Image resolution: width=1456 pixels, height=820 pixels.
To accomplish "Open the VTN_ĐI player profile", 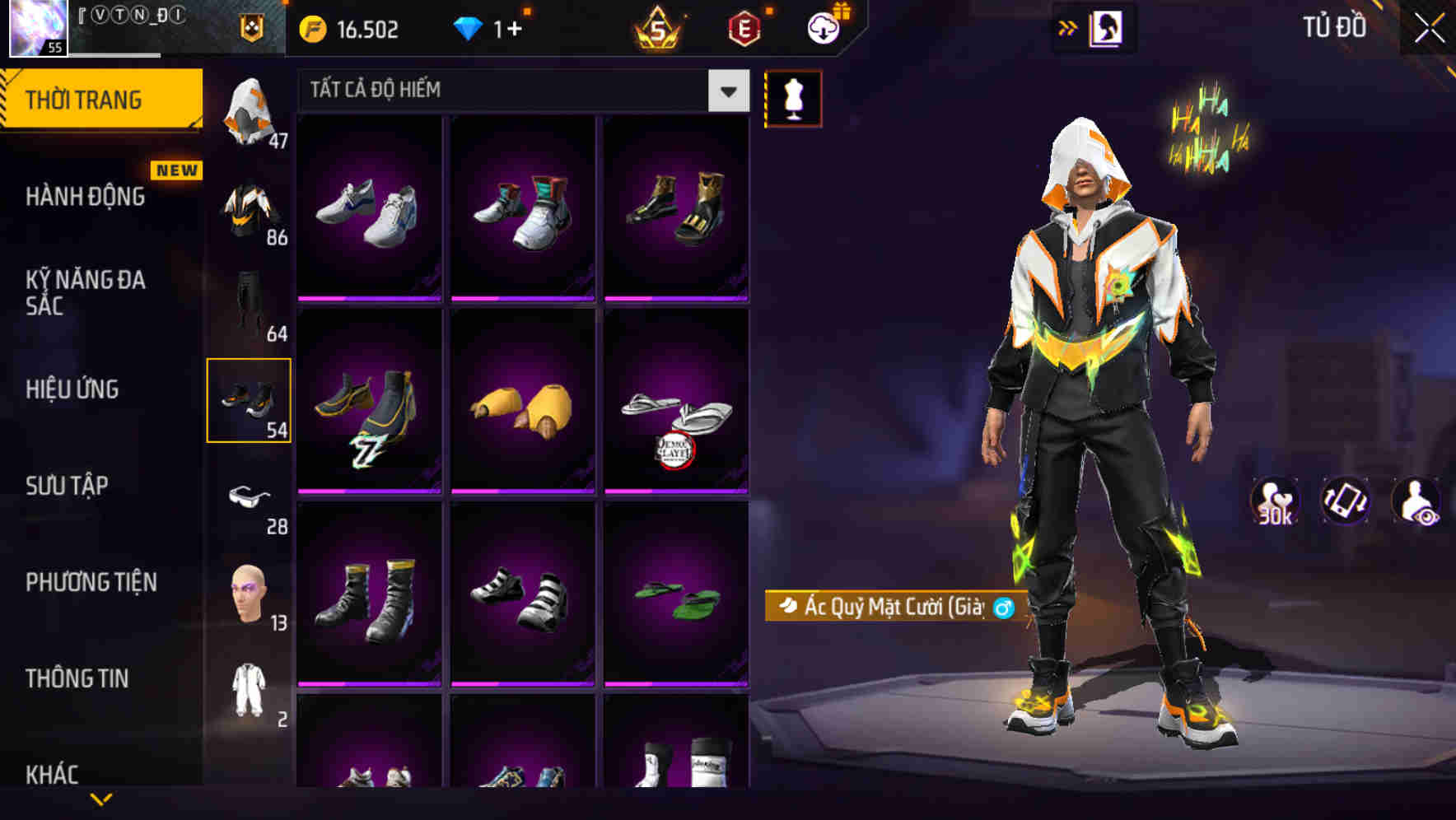I will (132, 25).
